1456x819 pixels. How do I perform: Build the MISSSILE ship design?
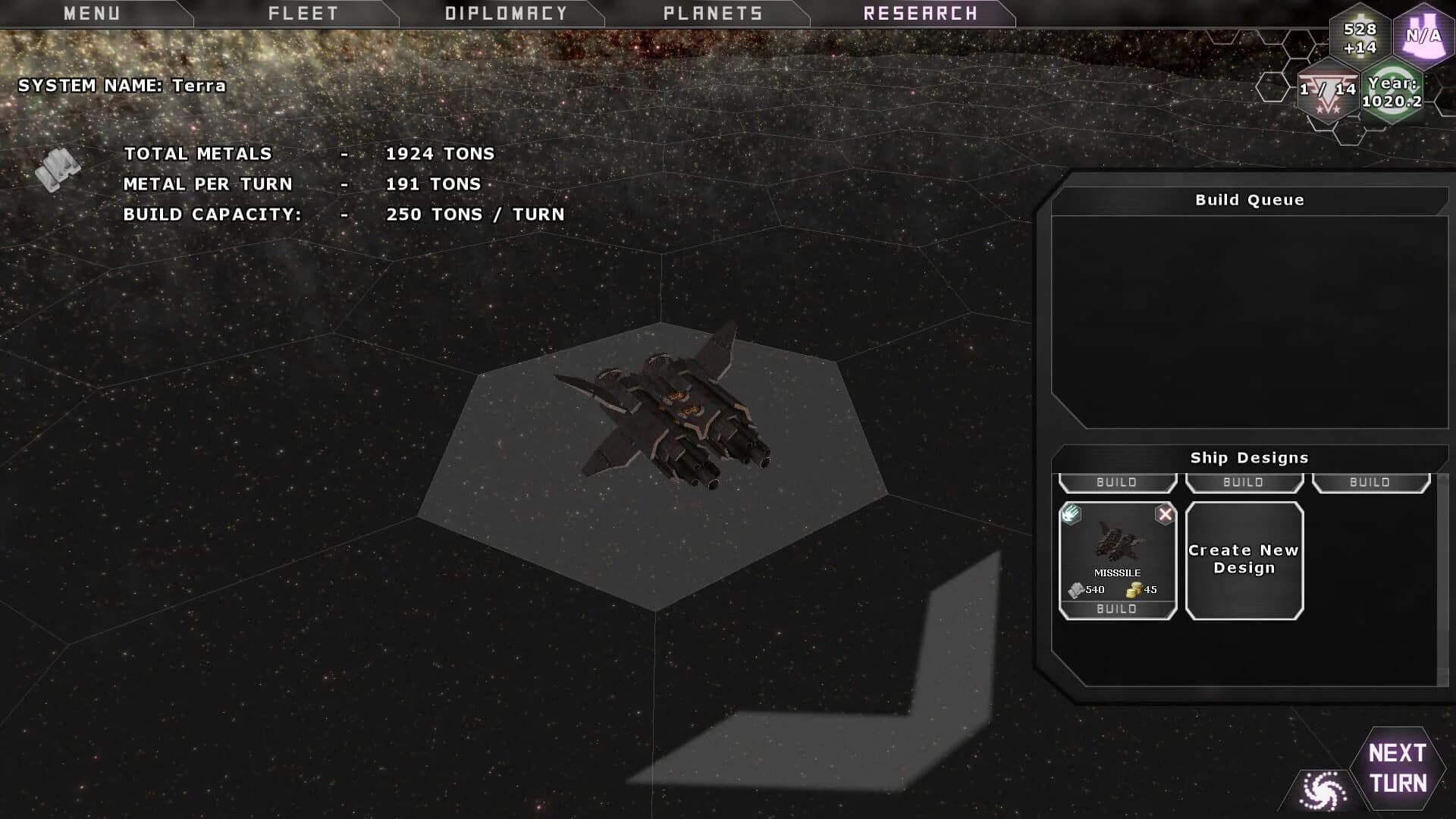[1116, 609]
